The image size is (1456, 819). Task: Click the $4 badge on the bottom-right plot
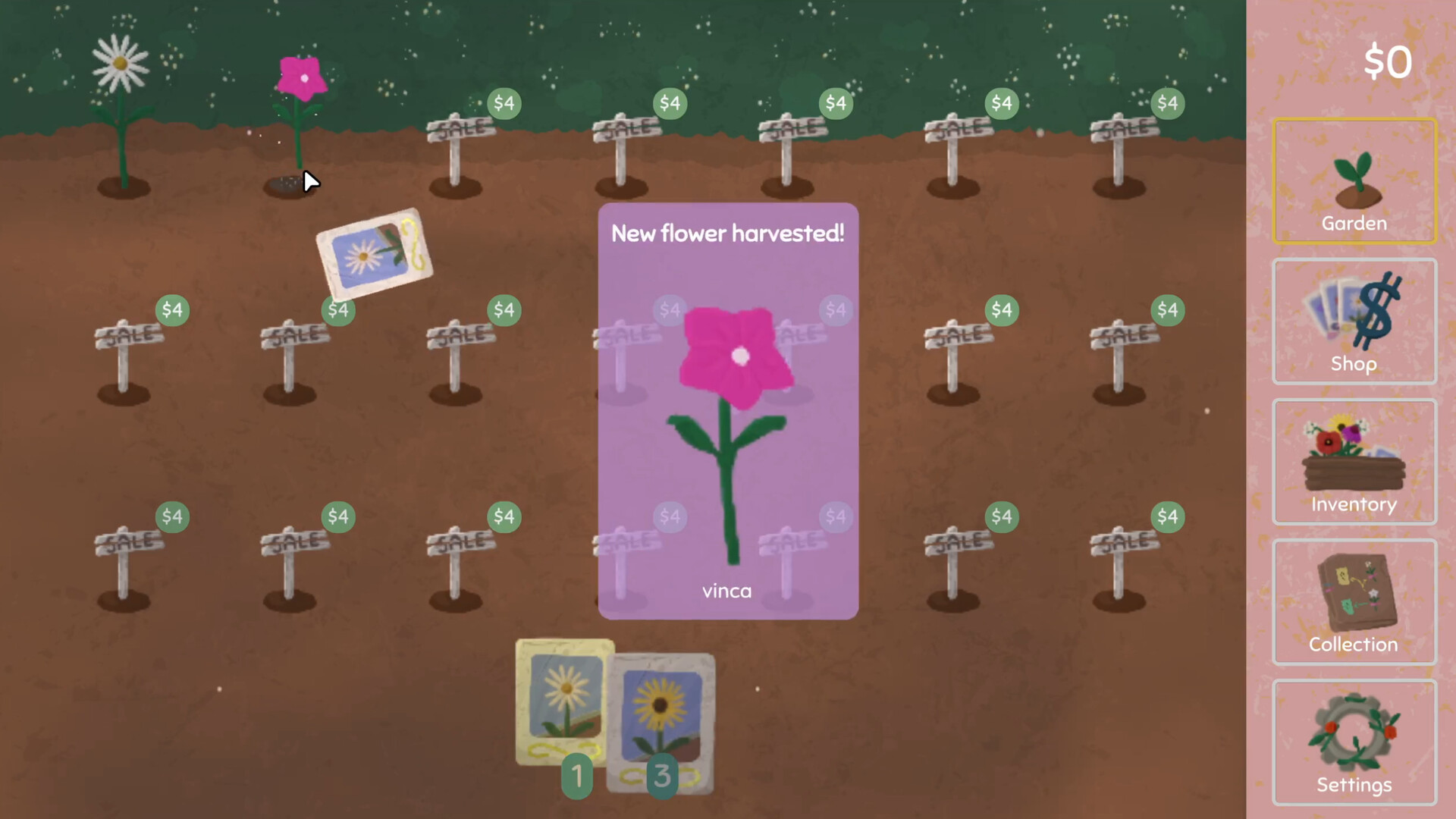(1167, 516)
